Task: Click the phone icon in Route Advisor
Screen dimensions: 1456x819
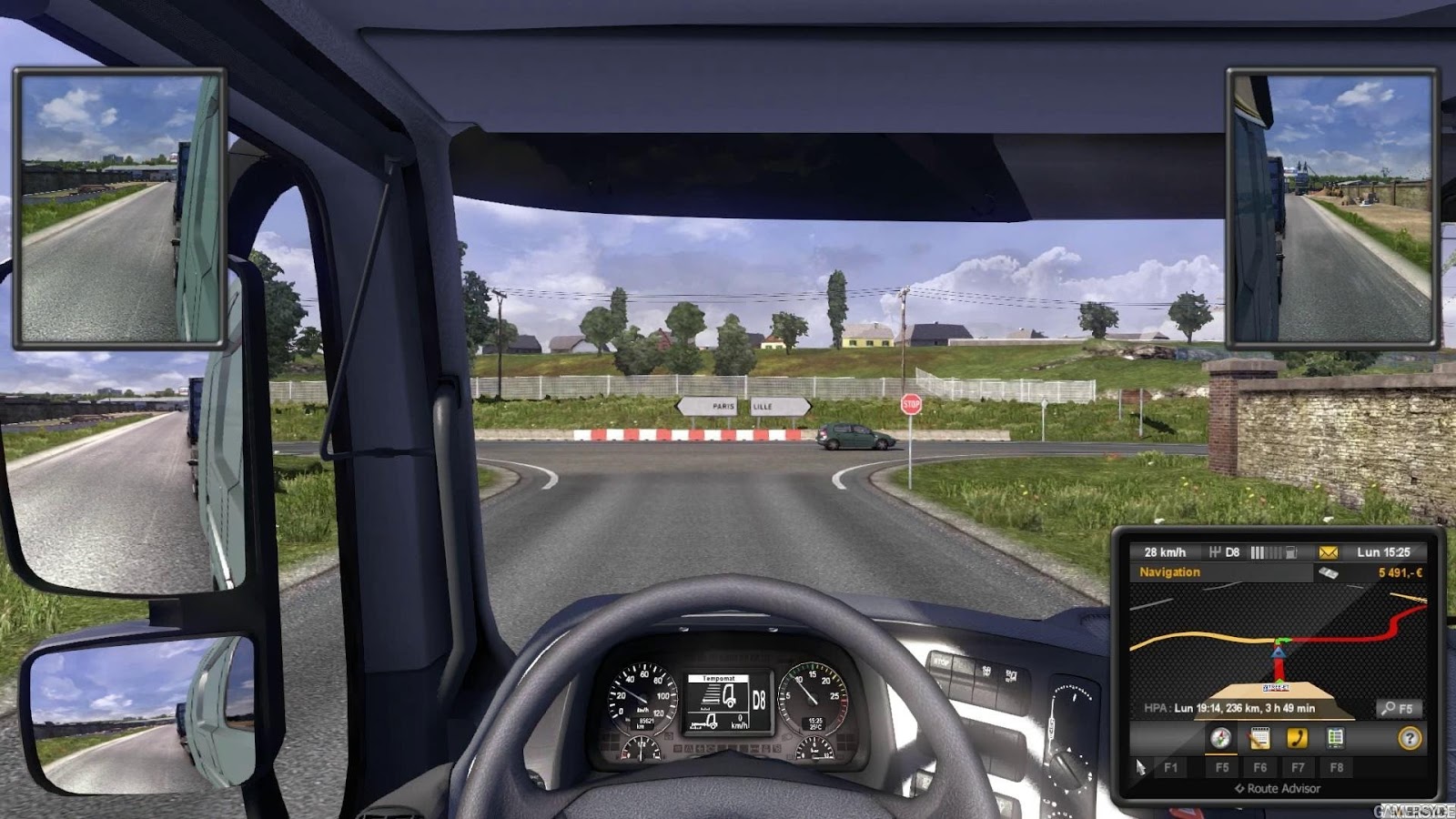Action: coord(1298,738)
